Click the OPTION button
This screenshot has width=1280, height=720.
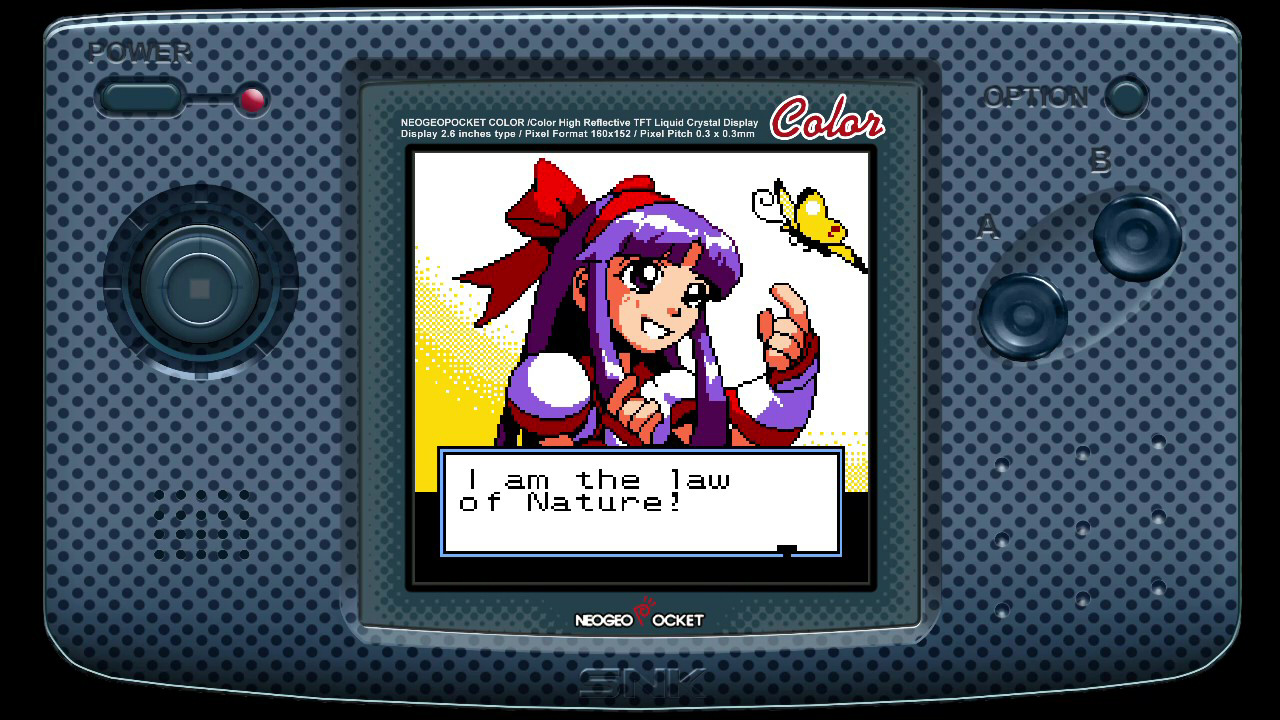pyautogui.click(x=1125, y=98)
